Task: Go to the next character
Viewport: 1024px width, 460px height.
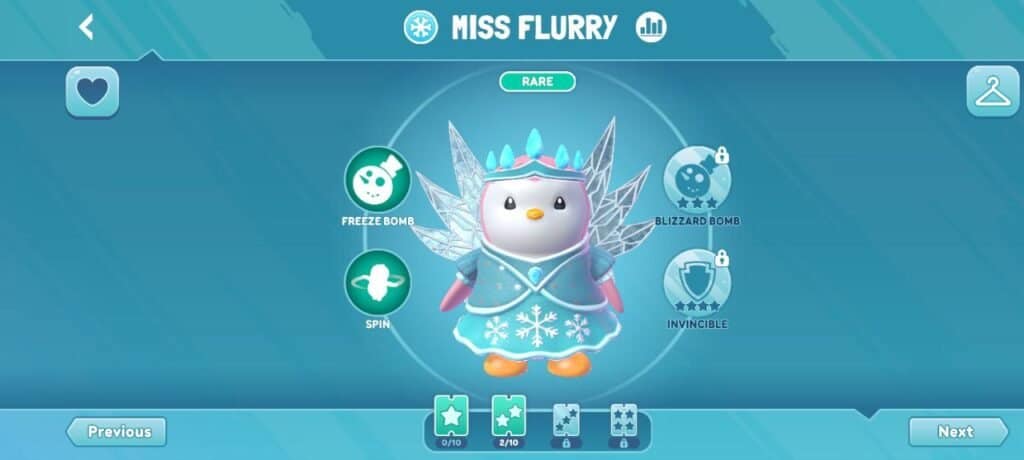Action: click(x=957, y=432)
